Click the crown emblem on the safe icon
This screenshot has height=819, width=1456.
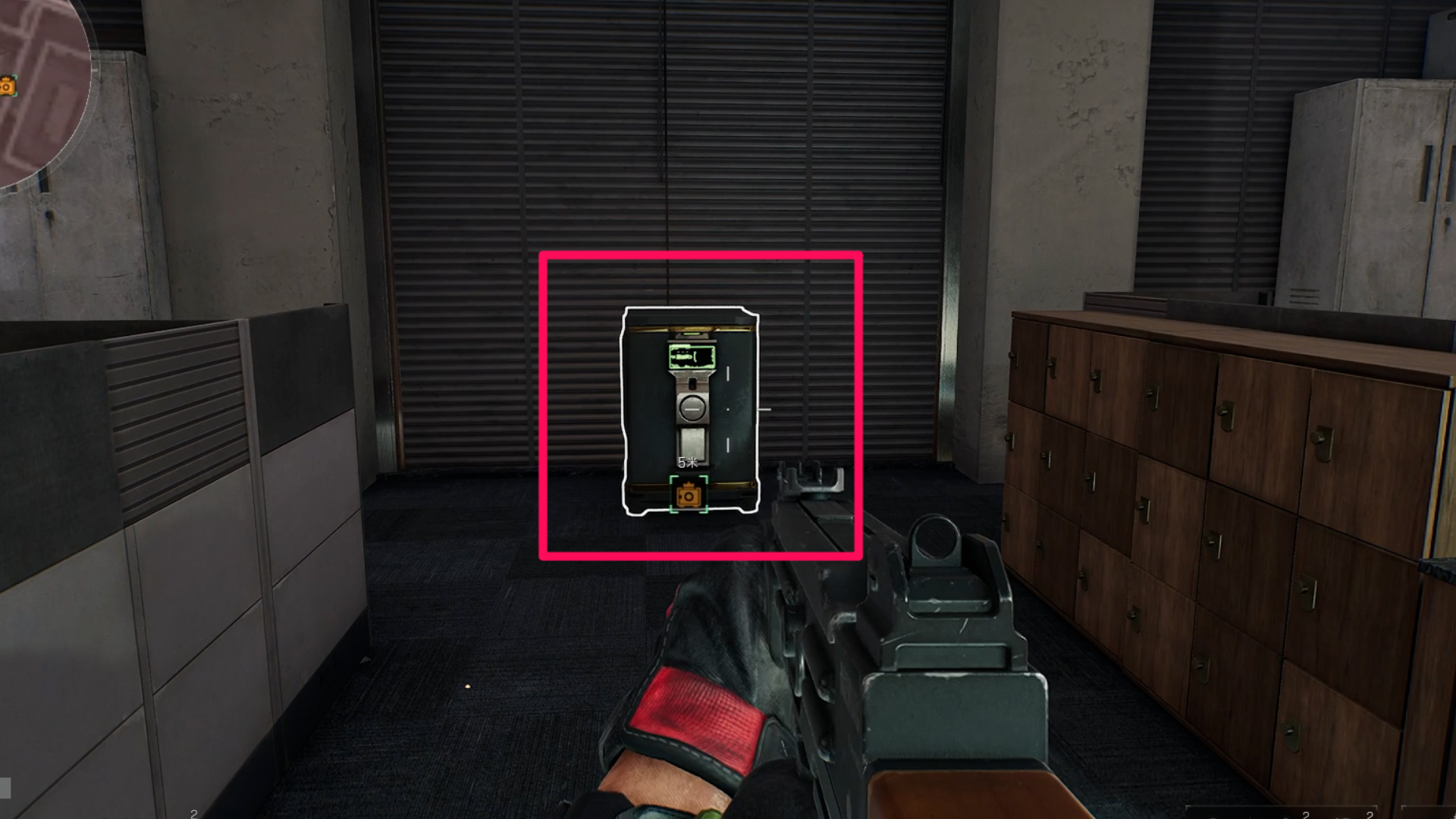(689, 483)
